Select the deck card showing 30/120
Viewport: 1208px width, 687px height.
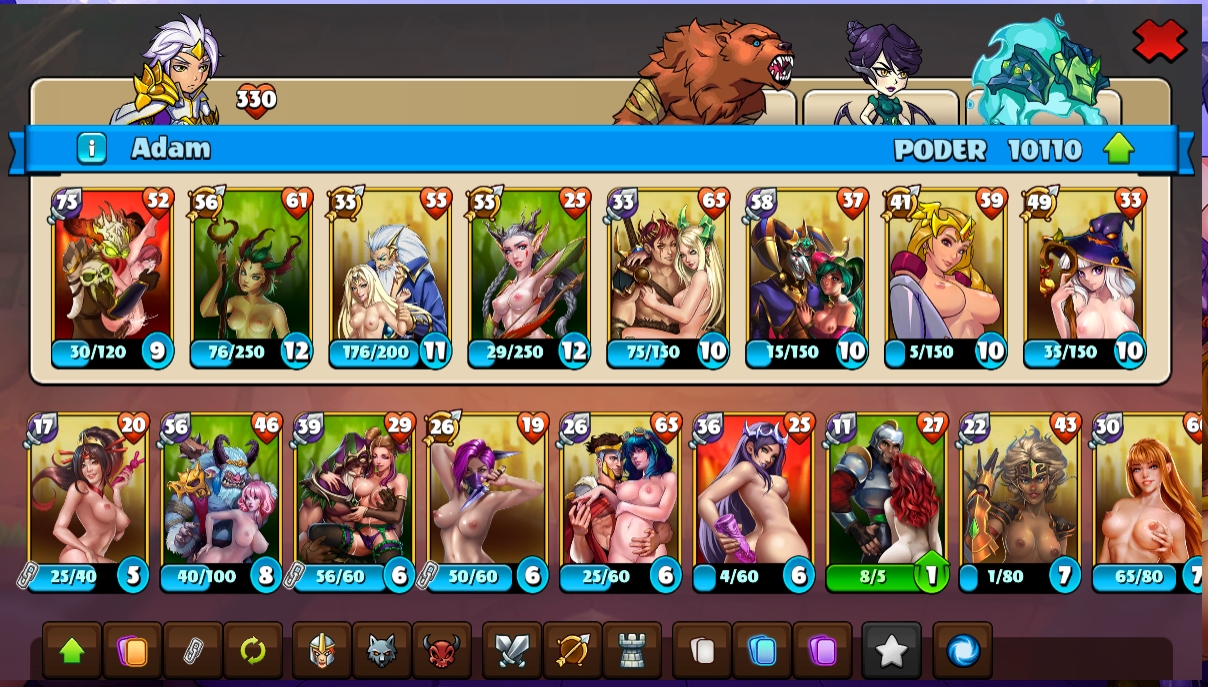tap(112, 277)
